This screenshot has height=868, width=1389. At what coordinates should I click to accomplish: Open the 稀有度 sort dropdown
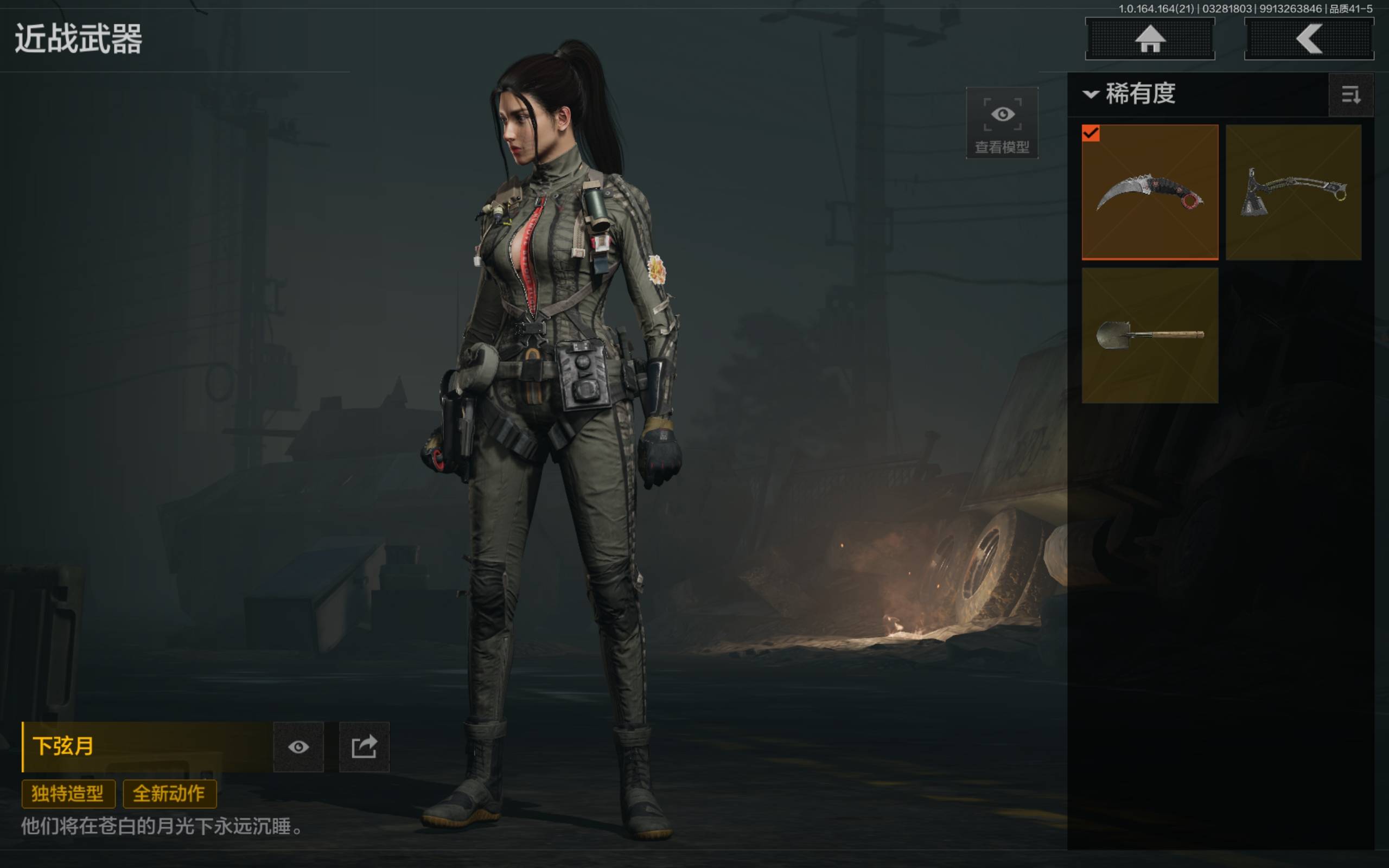tap(1131, 94)
